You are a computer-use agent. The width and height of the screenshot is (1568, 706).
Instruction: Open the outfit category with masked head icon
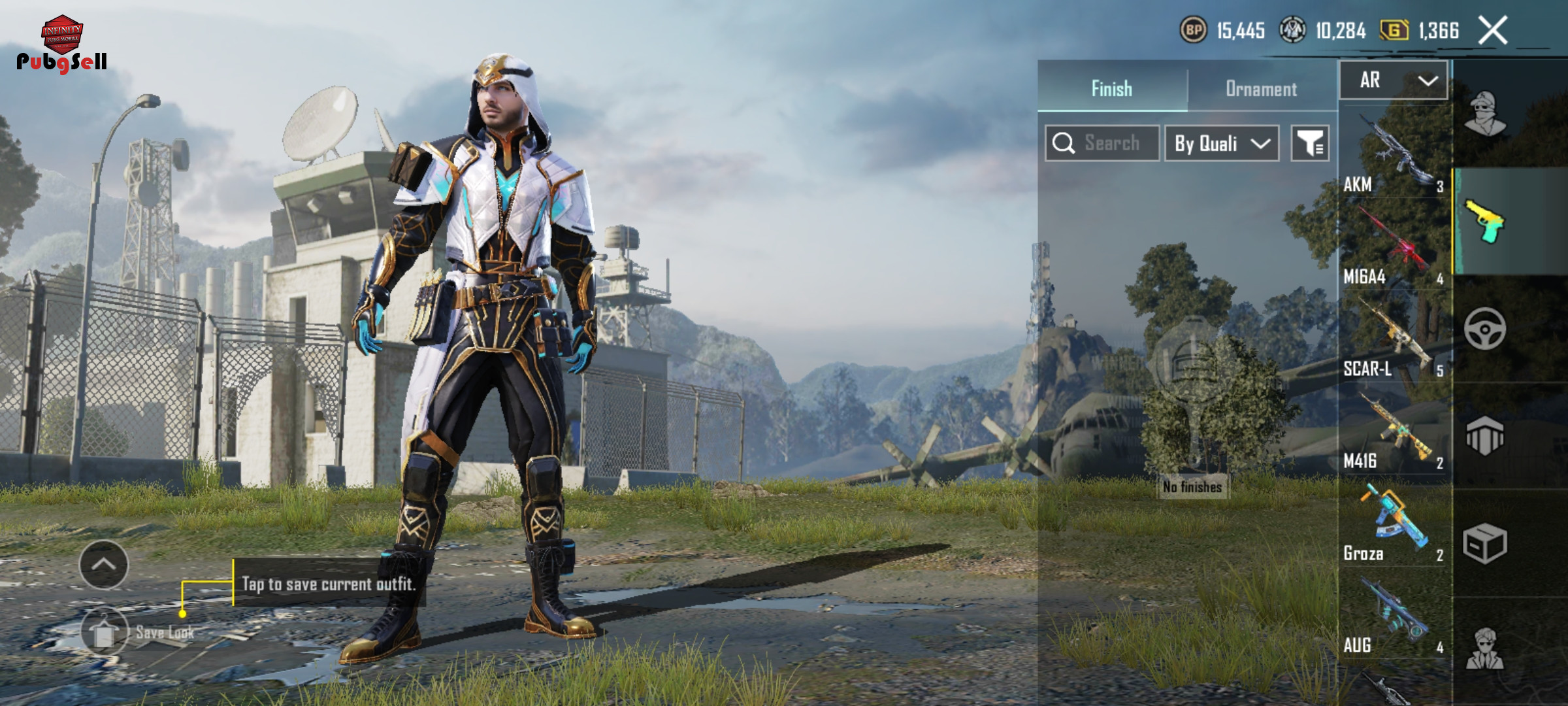(x=1484, y=113)
